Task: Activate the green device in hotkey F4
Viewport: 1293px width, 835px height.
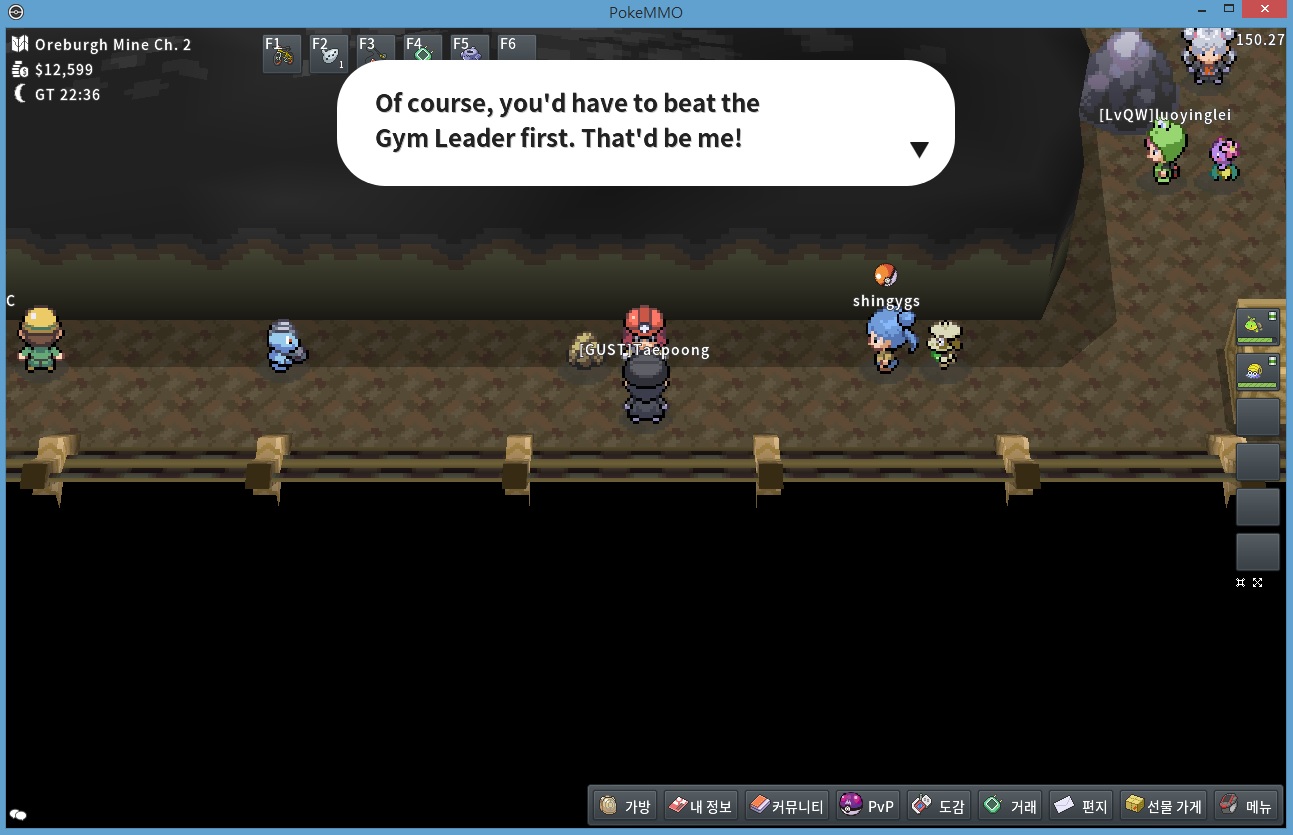Action: tap(423, 55)
